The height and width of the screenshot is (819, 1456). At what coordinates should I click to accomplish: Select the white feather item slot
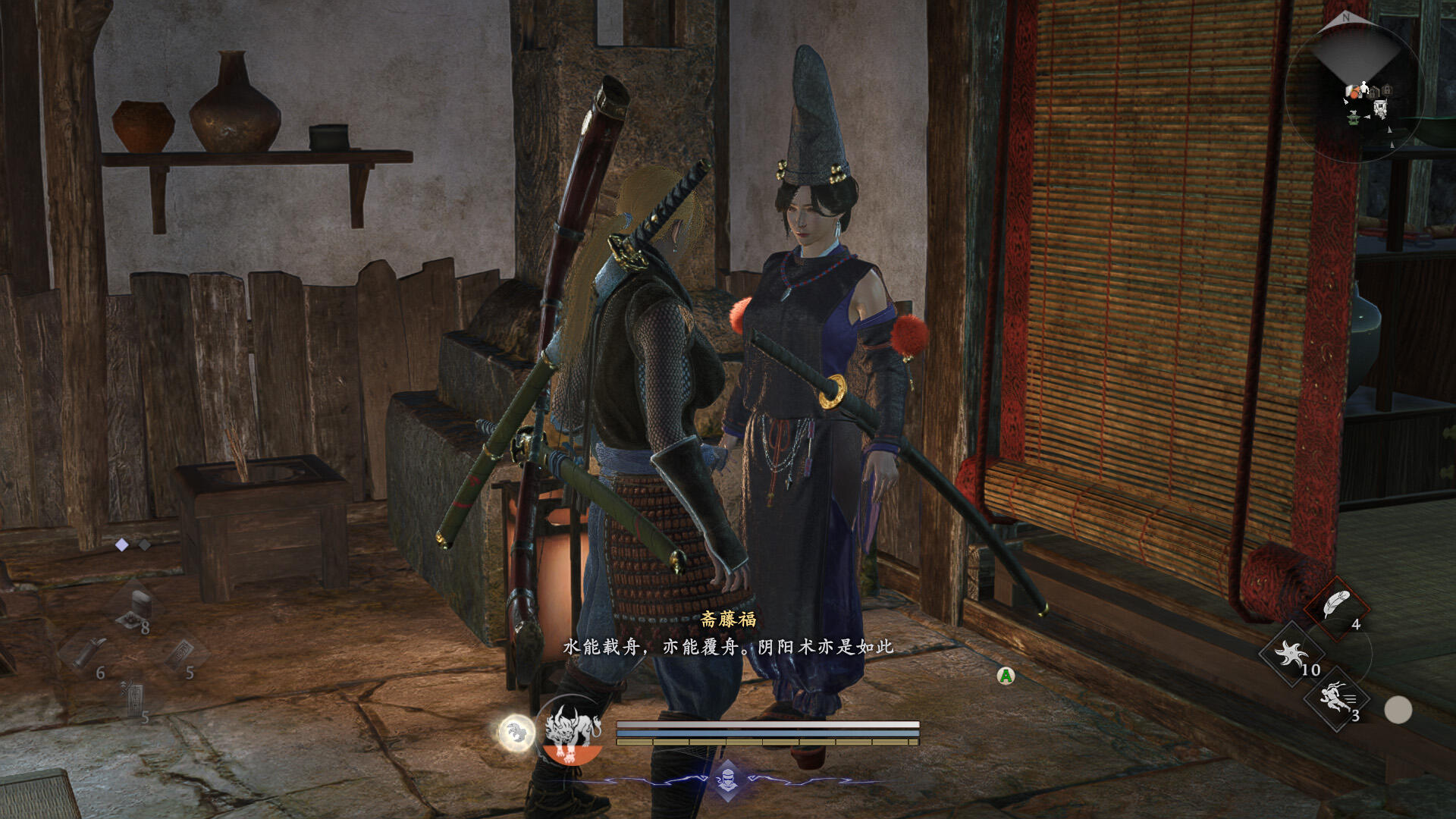(x=1336, y=606)
